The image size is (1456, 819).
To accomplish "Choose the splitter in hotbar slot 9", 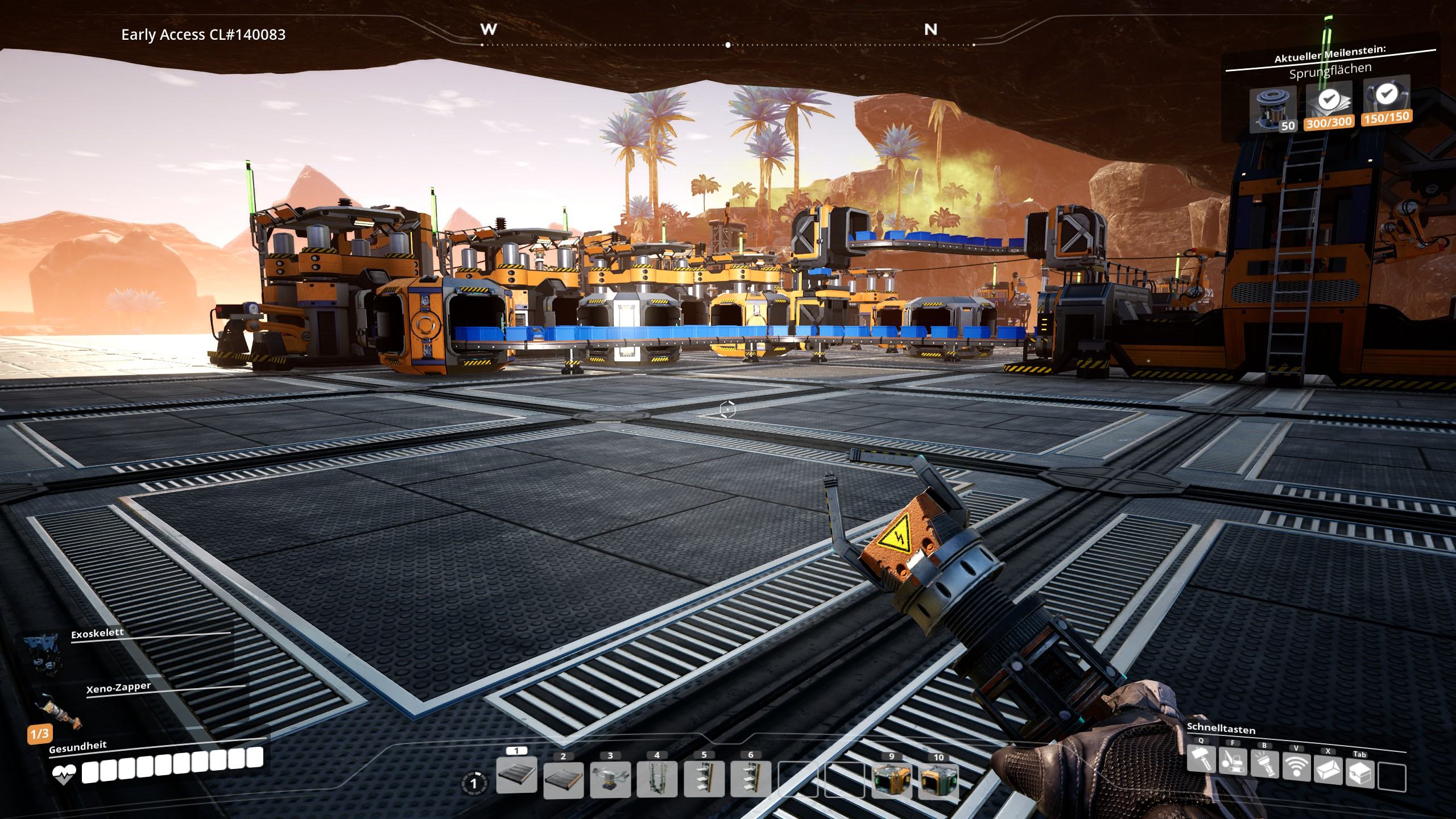I will tap(891, 781).
